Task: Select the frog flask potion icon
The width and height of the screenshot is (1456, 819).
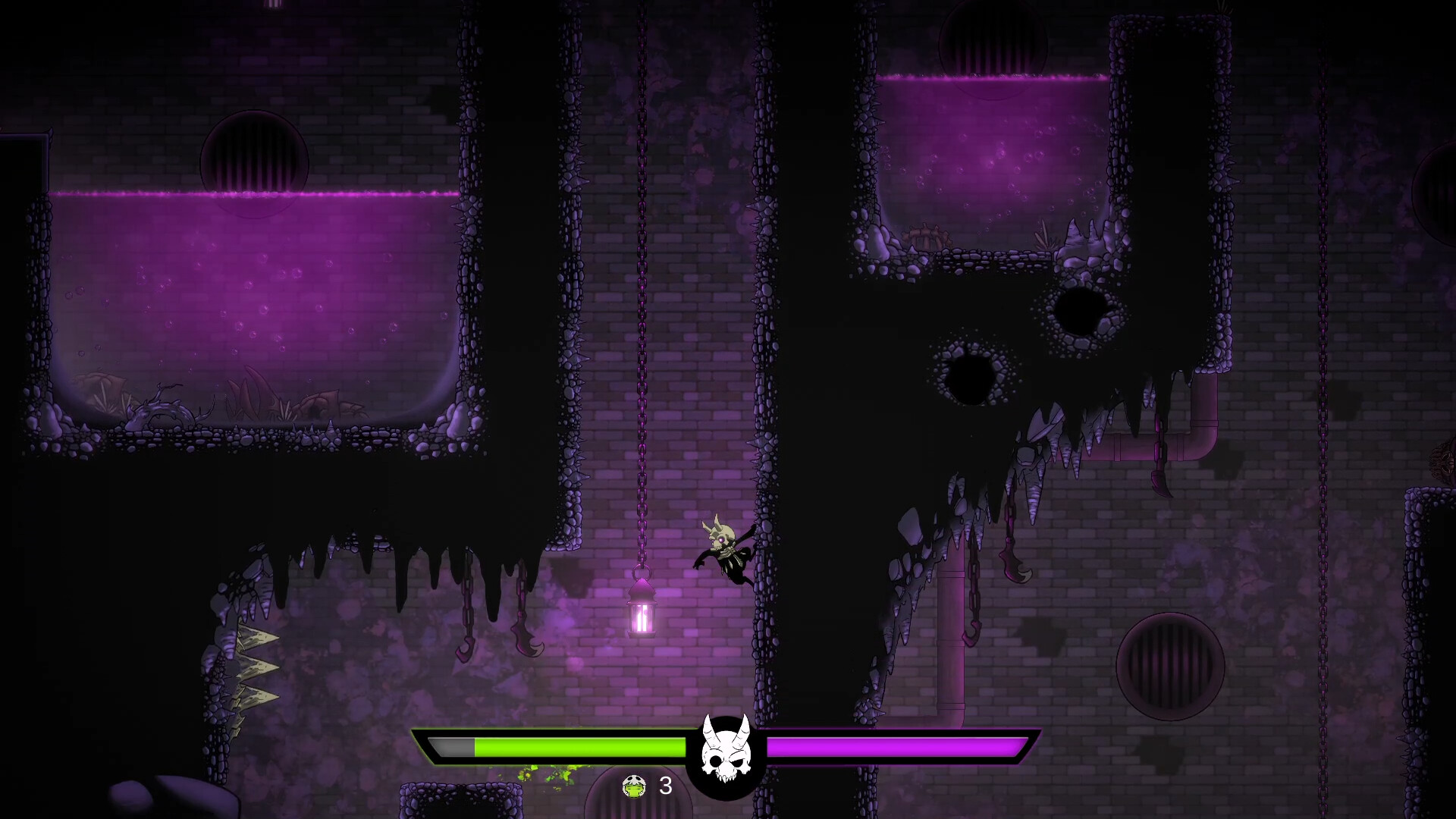Action: tap(633, 787)
